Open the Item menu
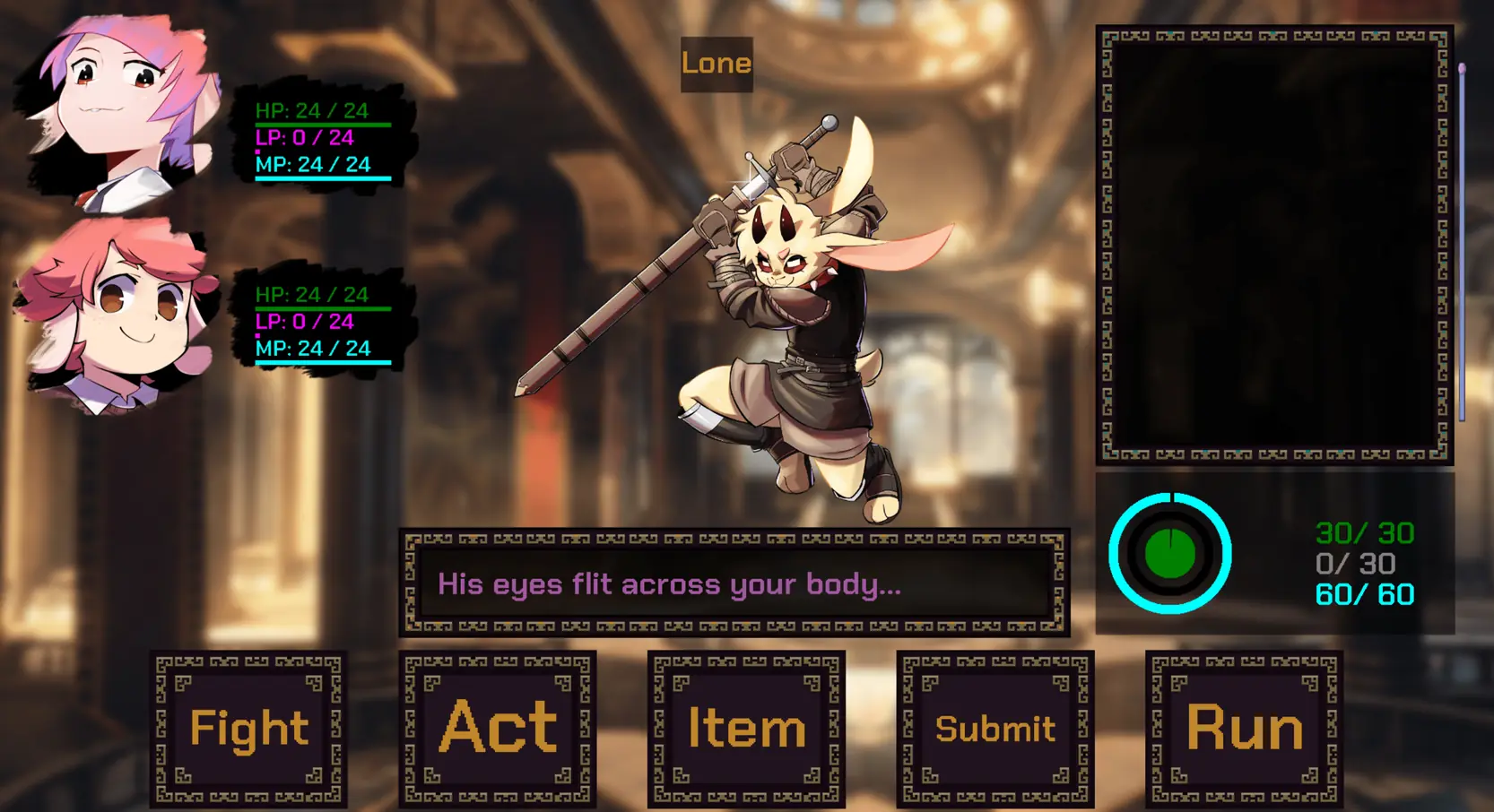This screenshot has width=1494, height=812. [746, 729]
